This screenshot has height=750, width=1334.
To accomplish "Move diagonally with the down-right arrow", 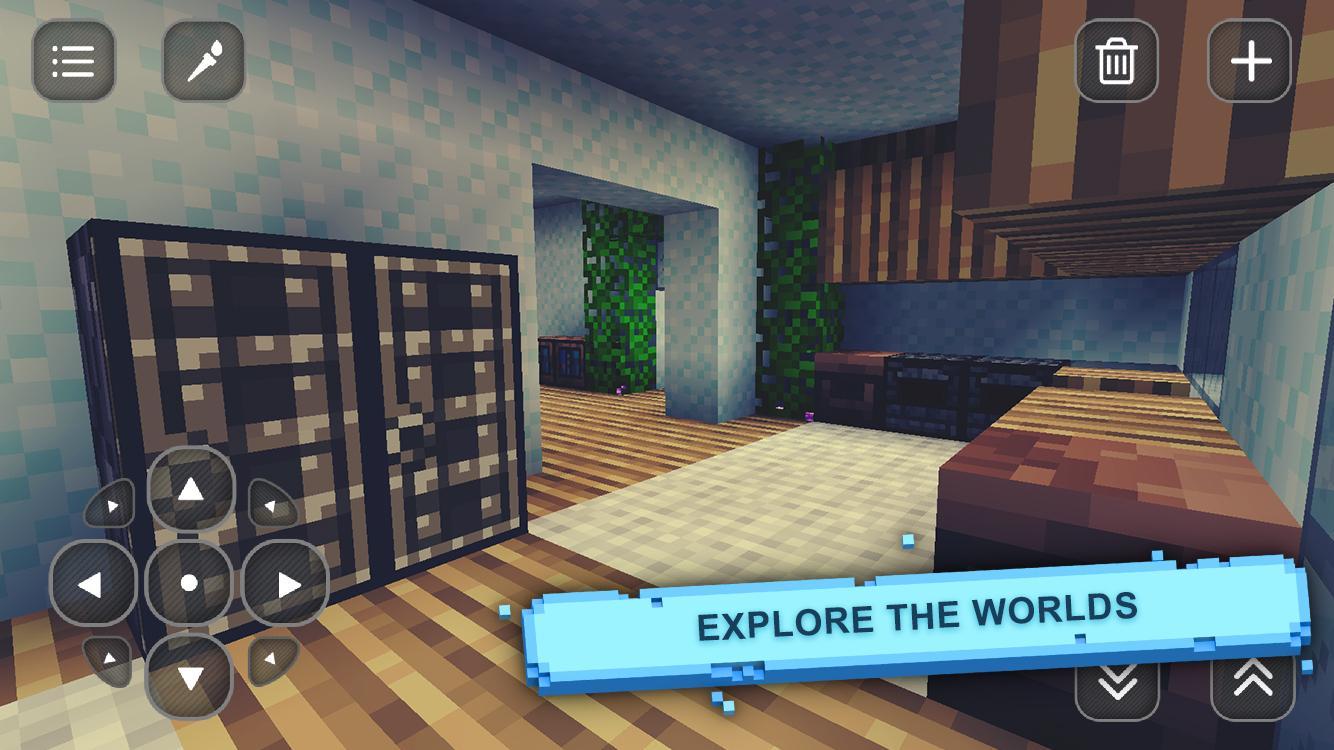I will tap(272, 660).
